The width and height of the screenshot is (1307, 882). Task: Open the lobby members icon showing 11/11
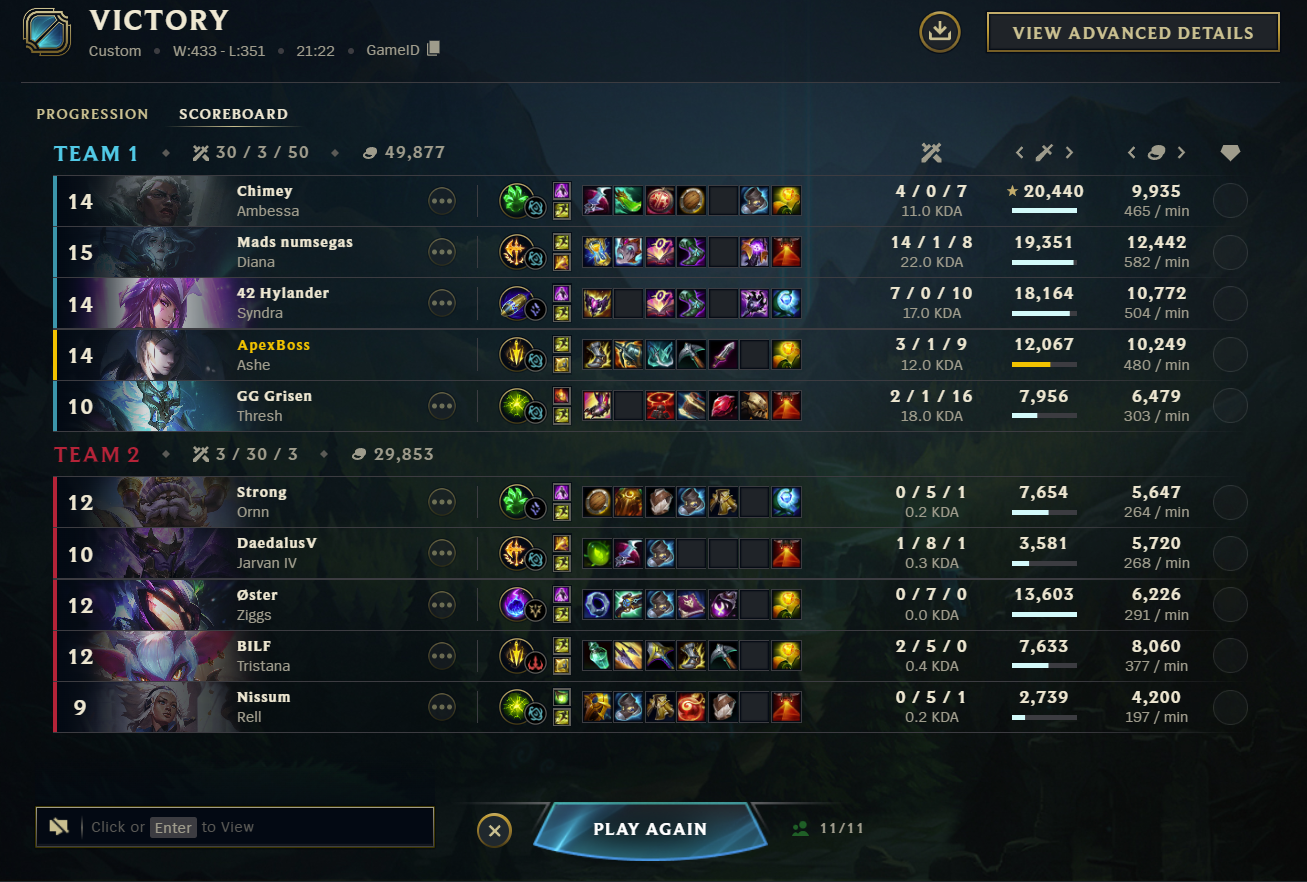(800, 829)
